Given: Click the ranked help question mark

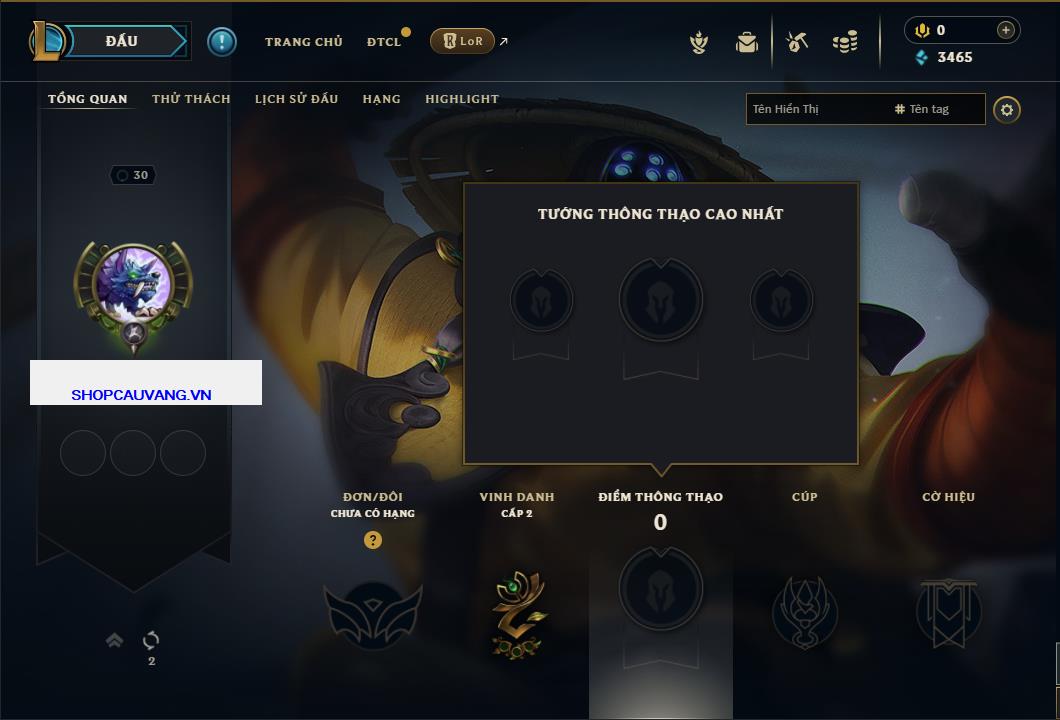Looking at the screenshot, I should 373,540.
